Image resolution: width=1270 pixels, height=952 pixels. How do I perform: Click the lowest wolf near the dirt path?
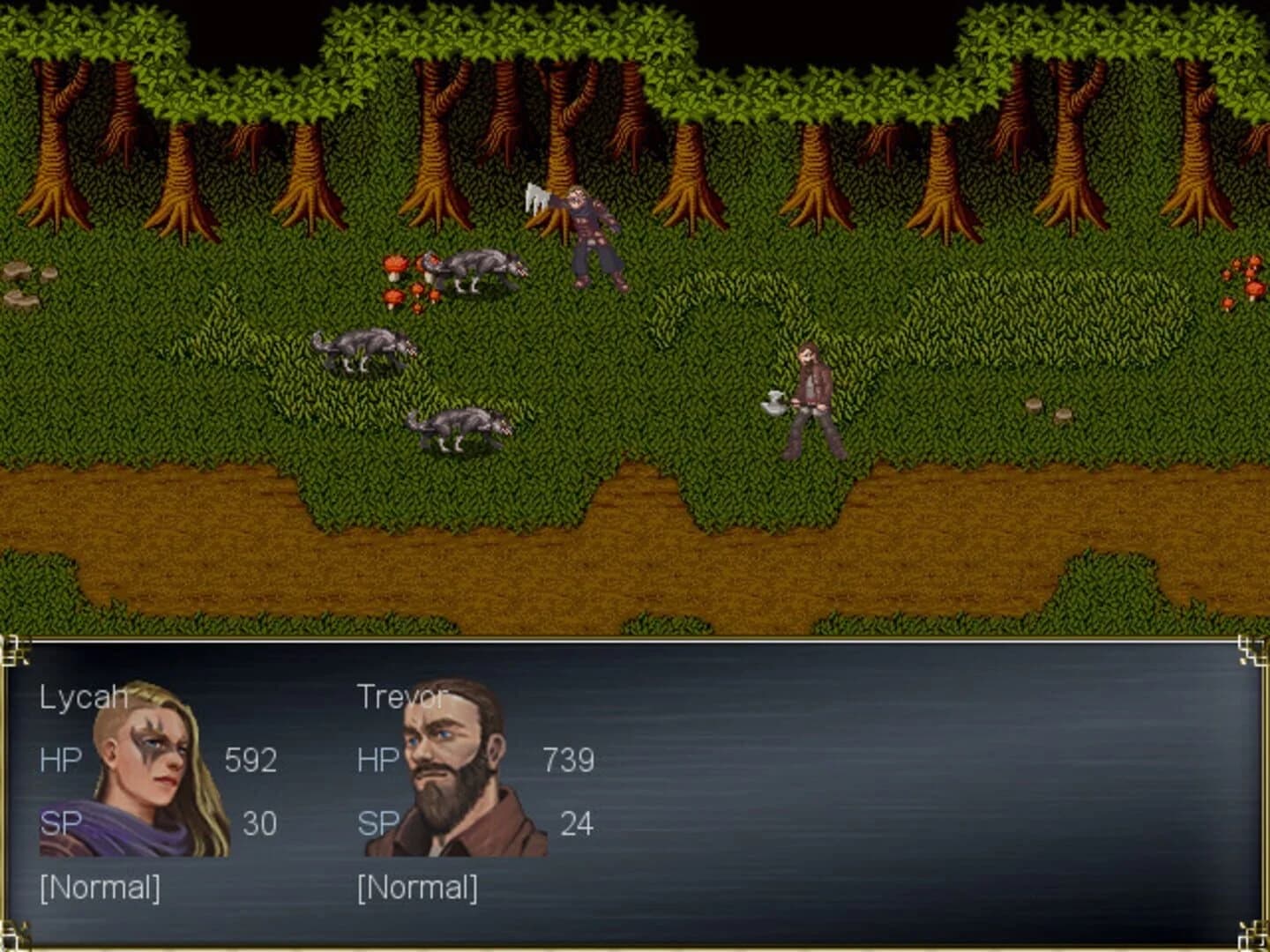(459, 428)
